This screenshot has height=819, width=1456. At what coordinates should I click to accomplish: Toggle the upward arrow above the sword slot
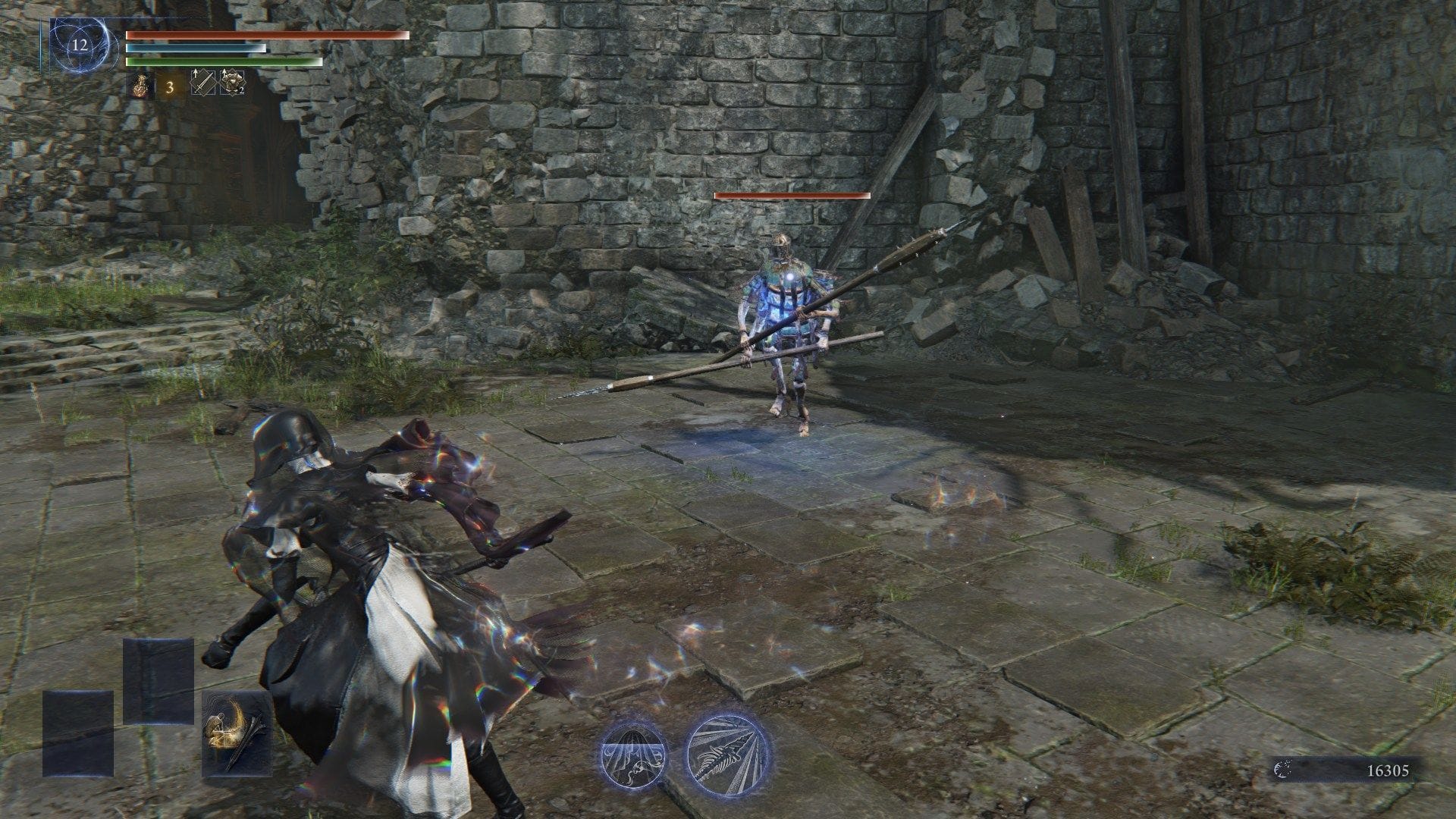click(195, 73)
